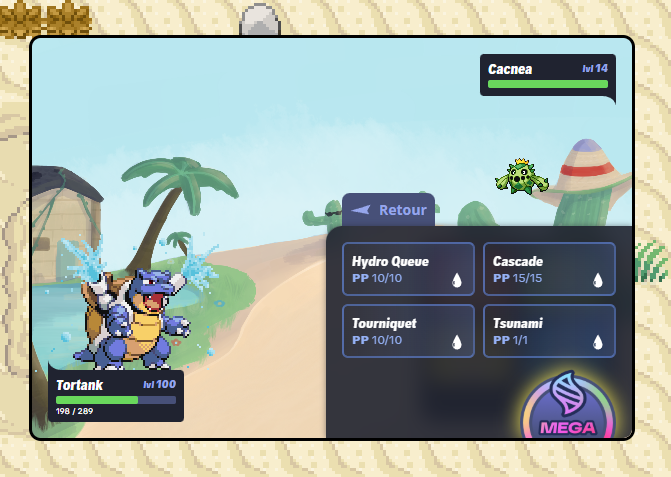This screenshot has height=477, width=671.
Task: Unleash the Tsunami attack
Action: pos(549,331)
